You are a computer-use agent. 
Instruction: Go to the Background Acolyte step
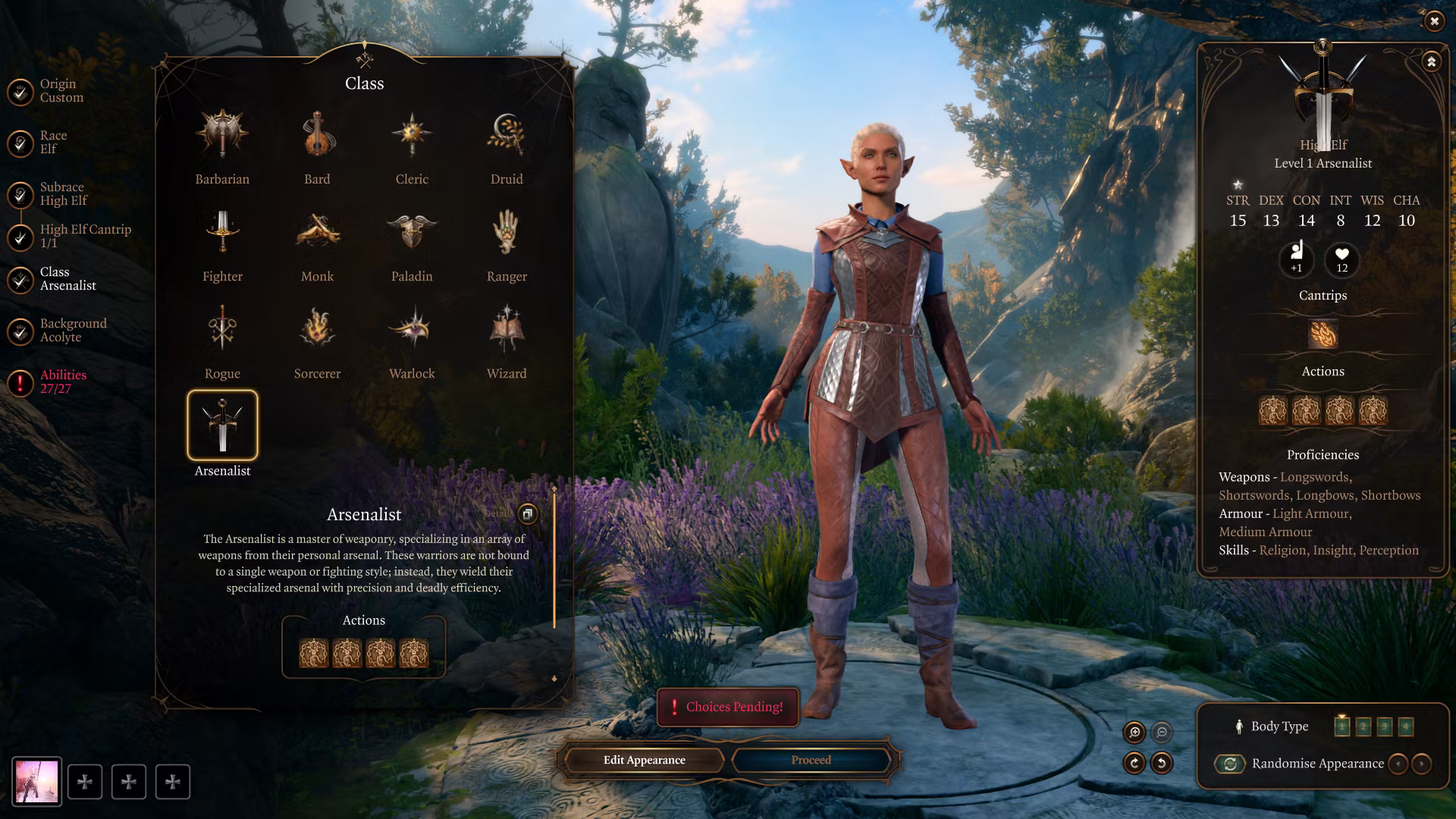73,330
